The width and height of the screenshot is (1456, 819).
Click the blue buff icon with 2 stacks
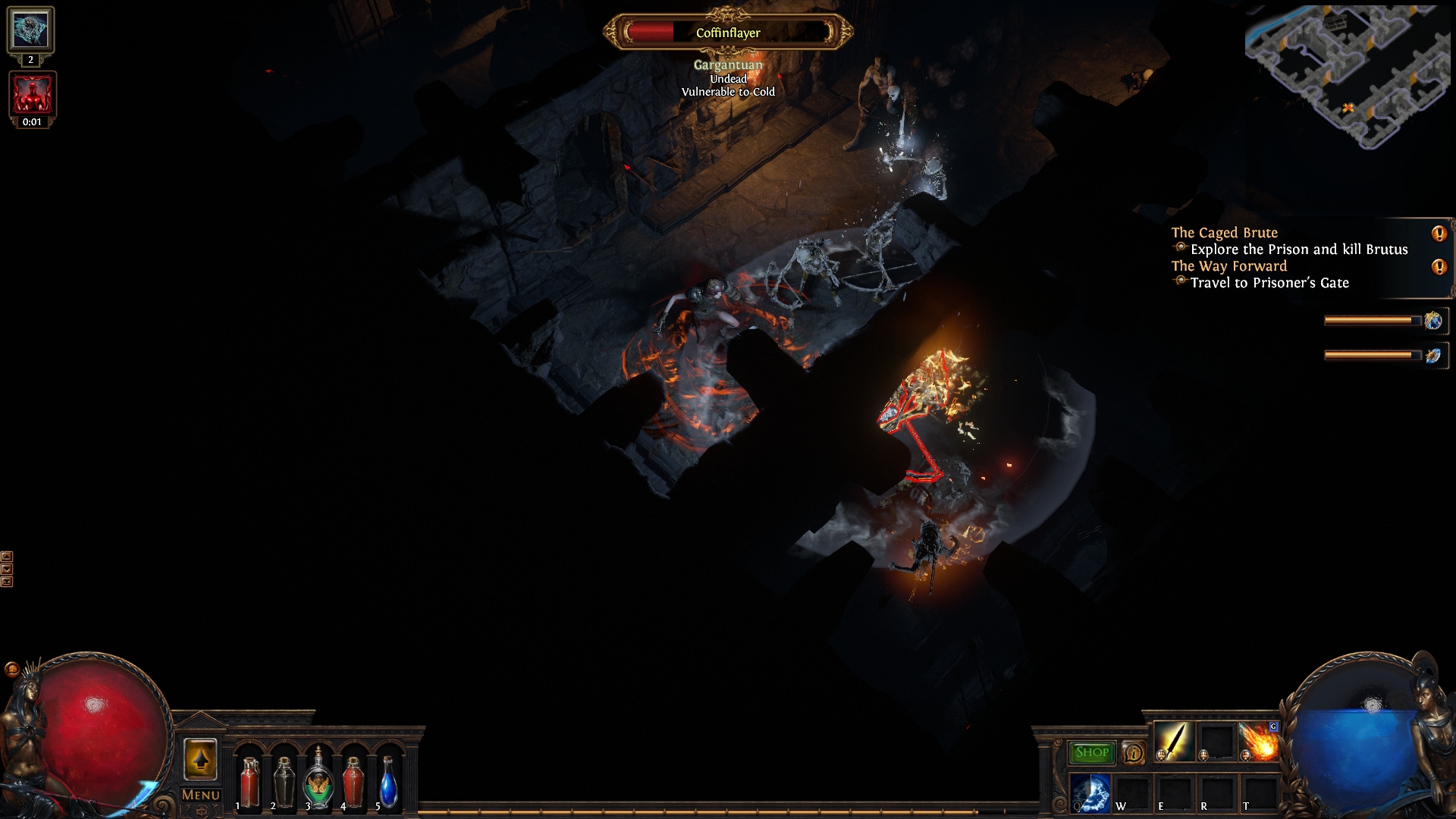point(30,30)
